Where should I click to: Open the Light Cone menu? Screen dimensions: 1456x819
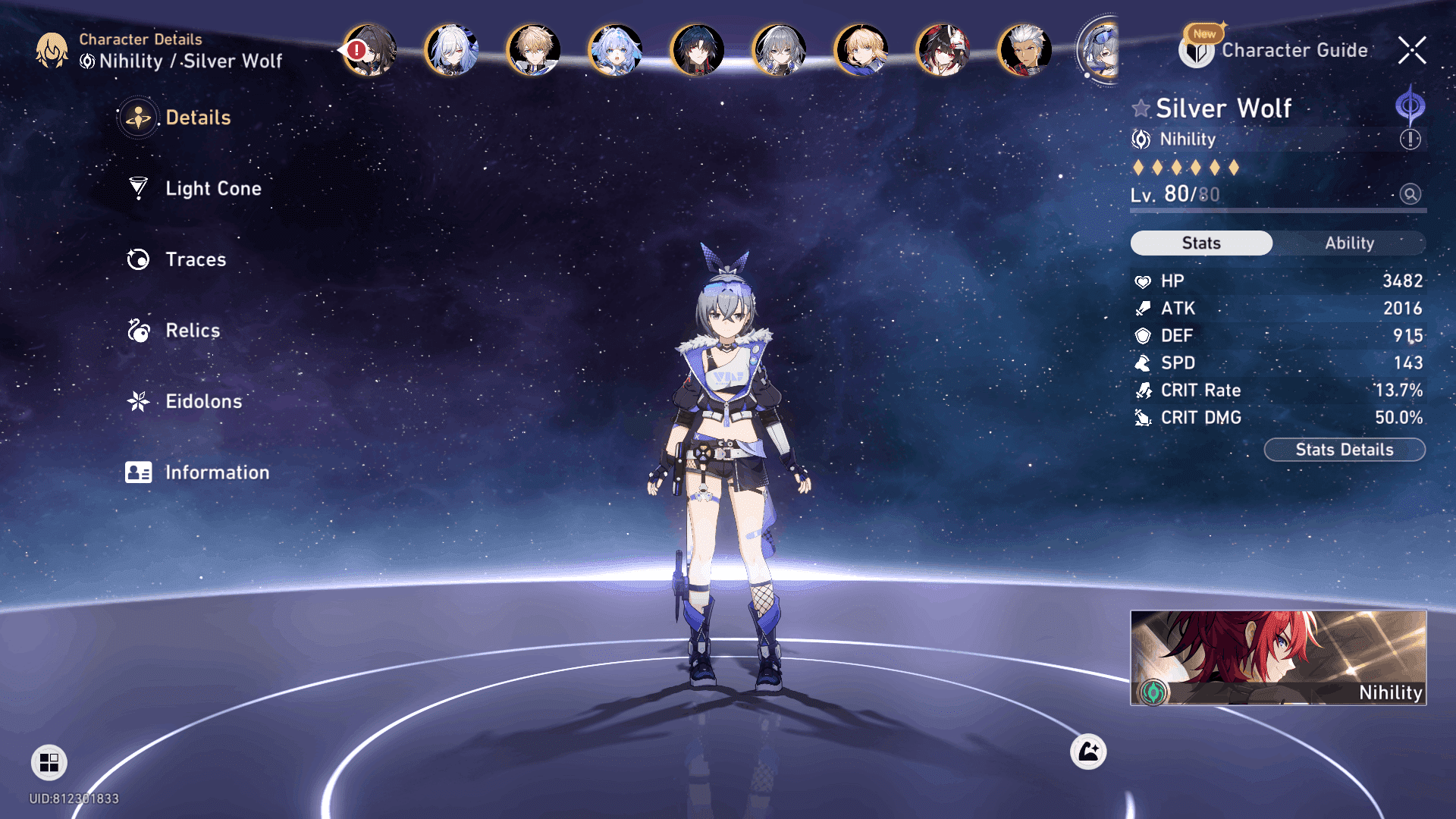212,188
